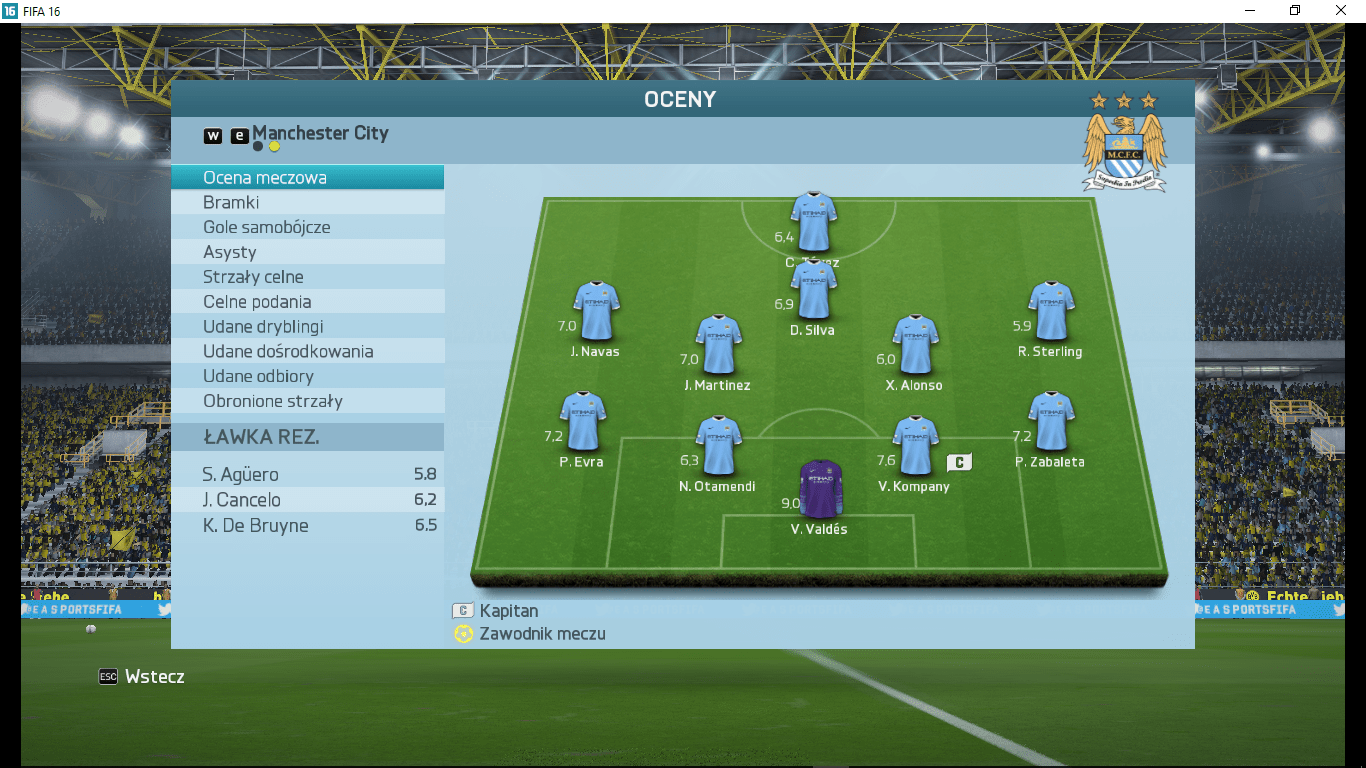
Task: Show the Bramki statistics
Action: 307,202
